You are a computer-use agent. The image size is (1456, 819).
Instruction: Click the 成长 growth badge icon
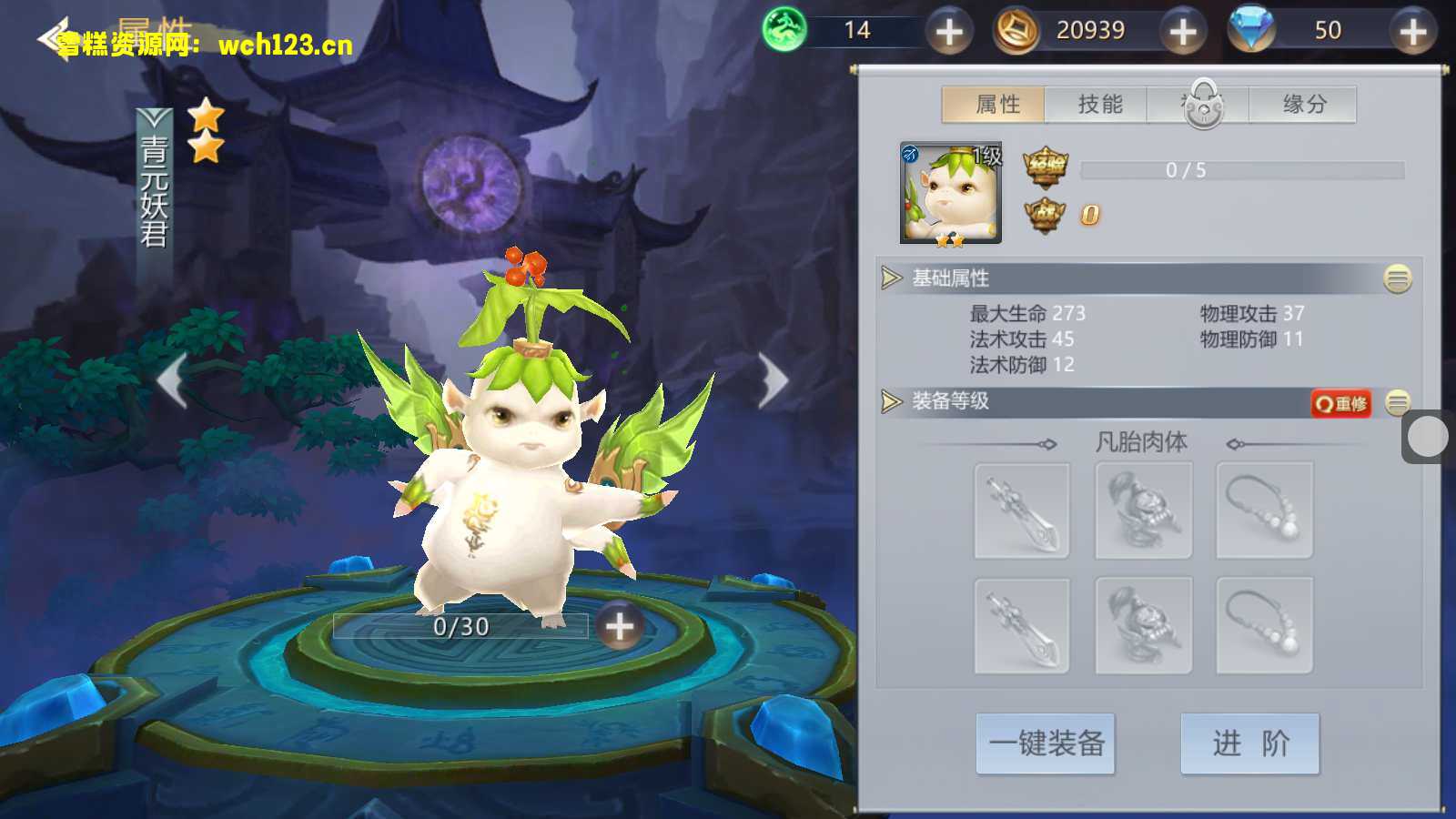(1045, 213)
